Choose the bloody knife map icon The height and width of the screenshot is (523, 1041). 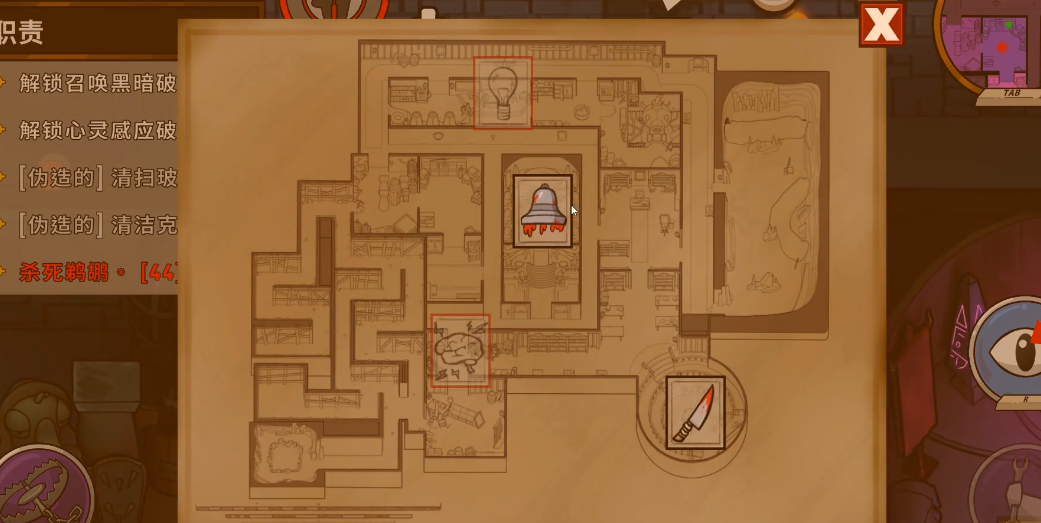[x=695, y=413]
